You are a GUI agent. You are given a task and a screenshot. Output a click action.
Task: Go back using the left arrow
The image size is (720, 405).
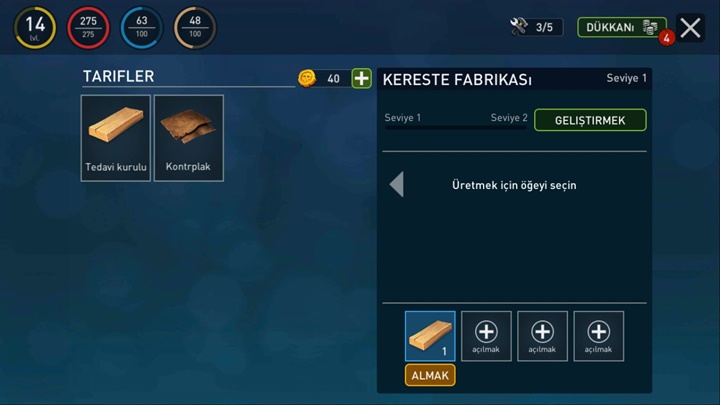tap(397, 184)
